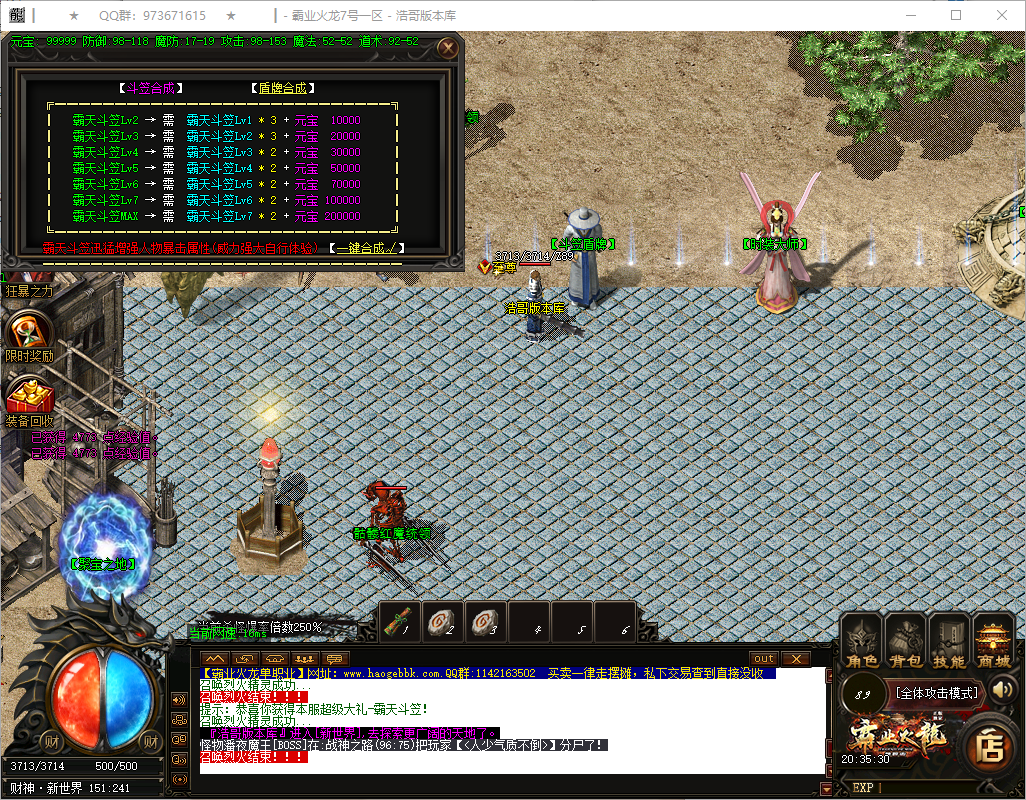Use the stone item in hotbar slot 2
Image resolution: width=1026 pixels, height=800 pixels.
click(442, 622)
